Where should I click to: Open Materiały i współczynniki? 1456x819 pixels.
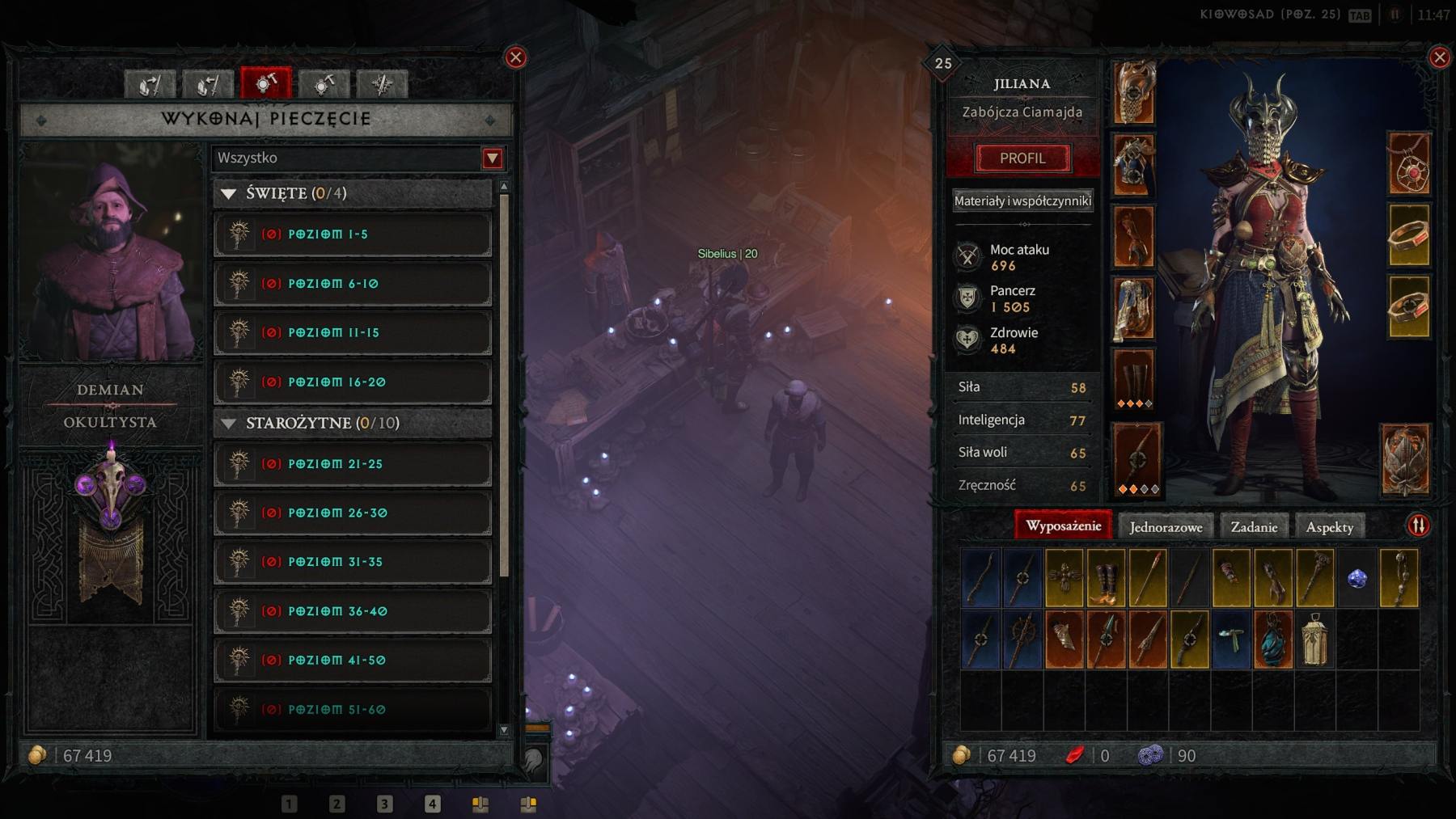pyautogui.click(x=1022, y=199)
